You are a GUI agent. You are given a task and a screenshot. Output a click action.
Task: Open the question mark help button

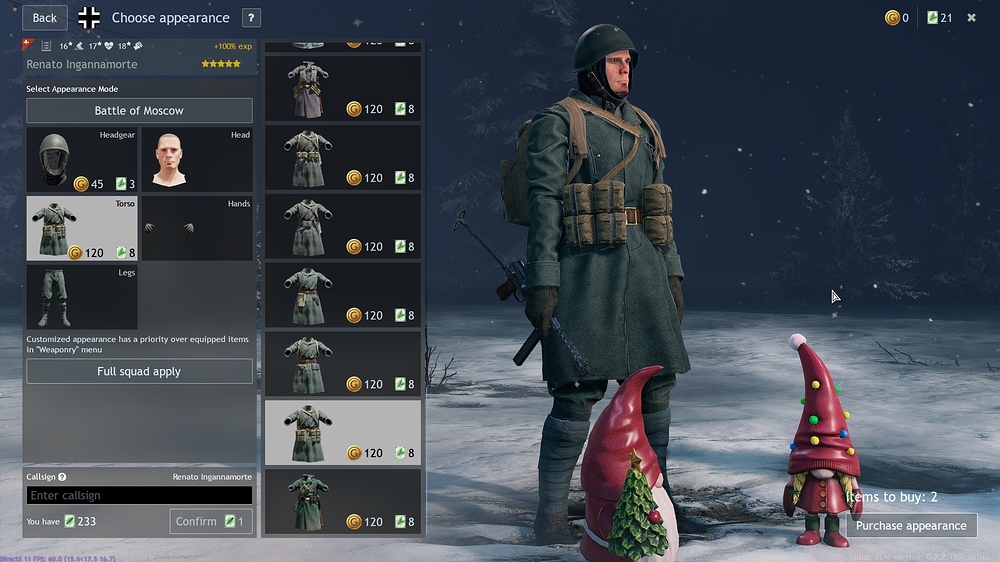[251, 18]
